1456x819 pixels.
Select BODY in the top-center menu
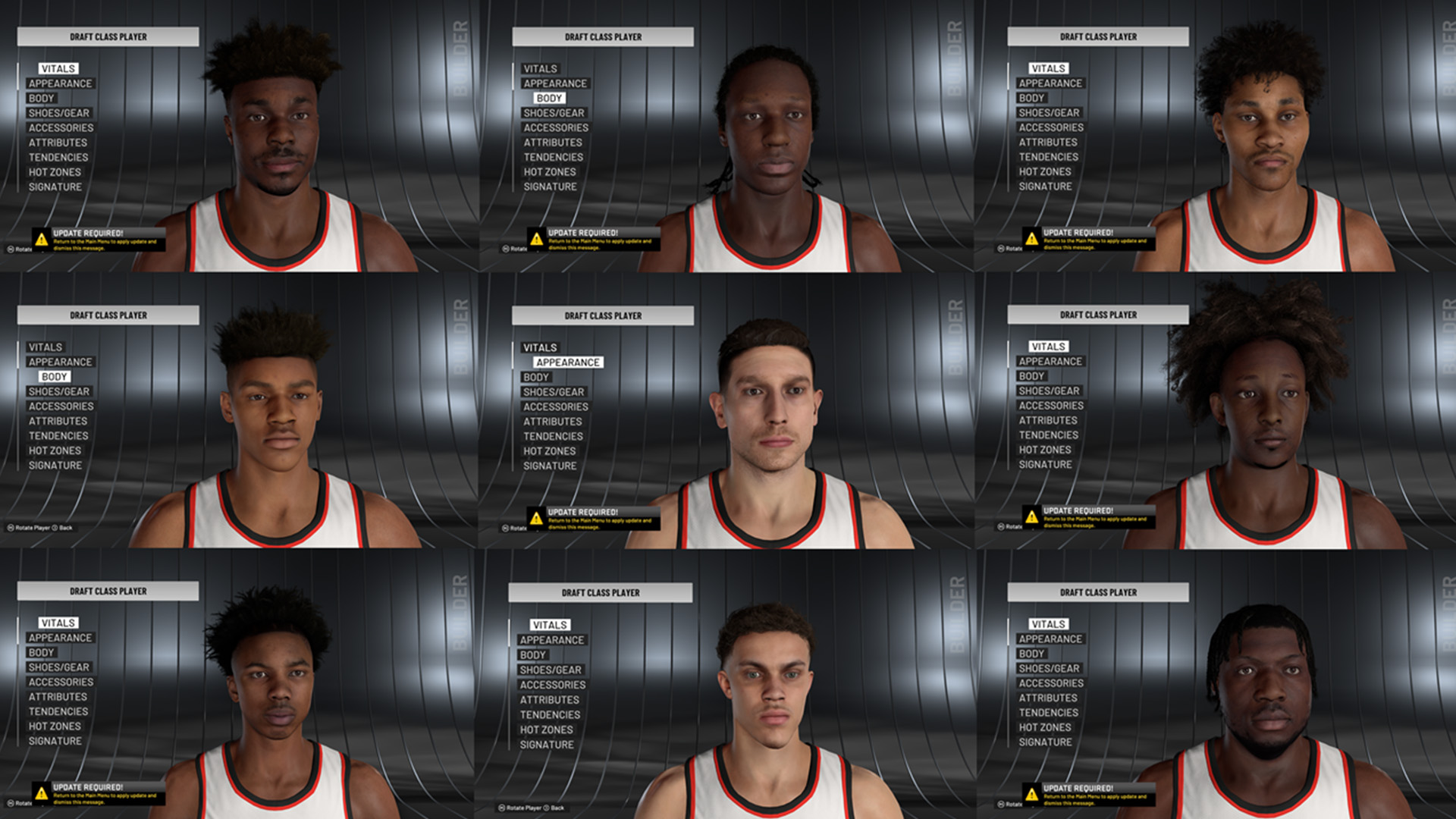548,98
